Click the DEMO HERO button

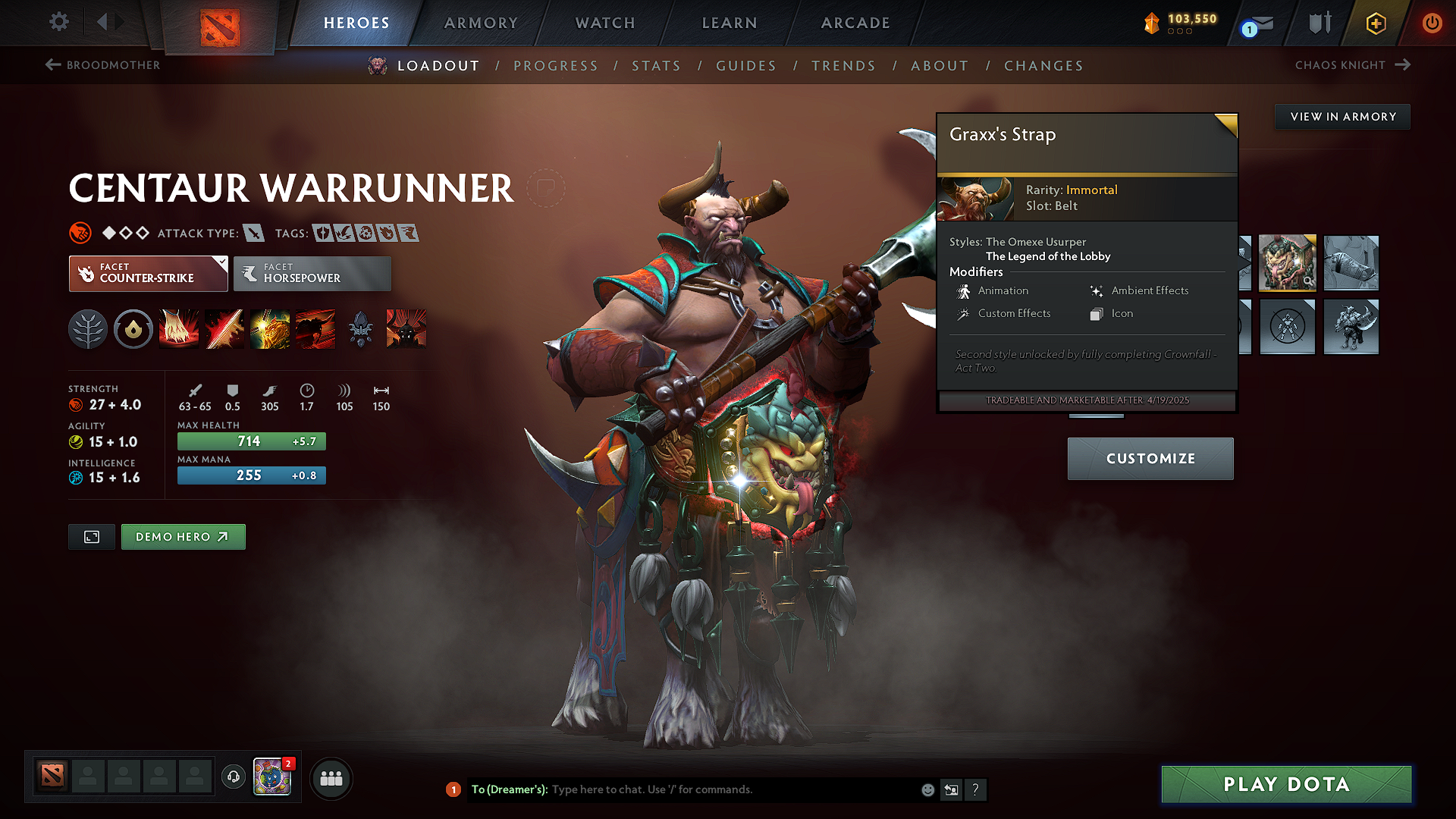[x=183, y=536]
